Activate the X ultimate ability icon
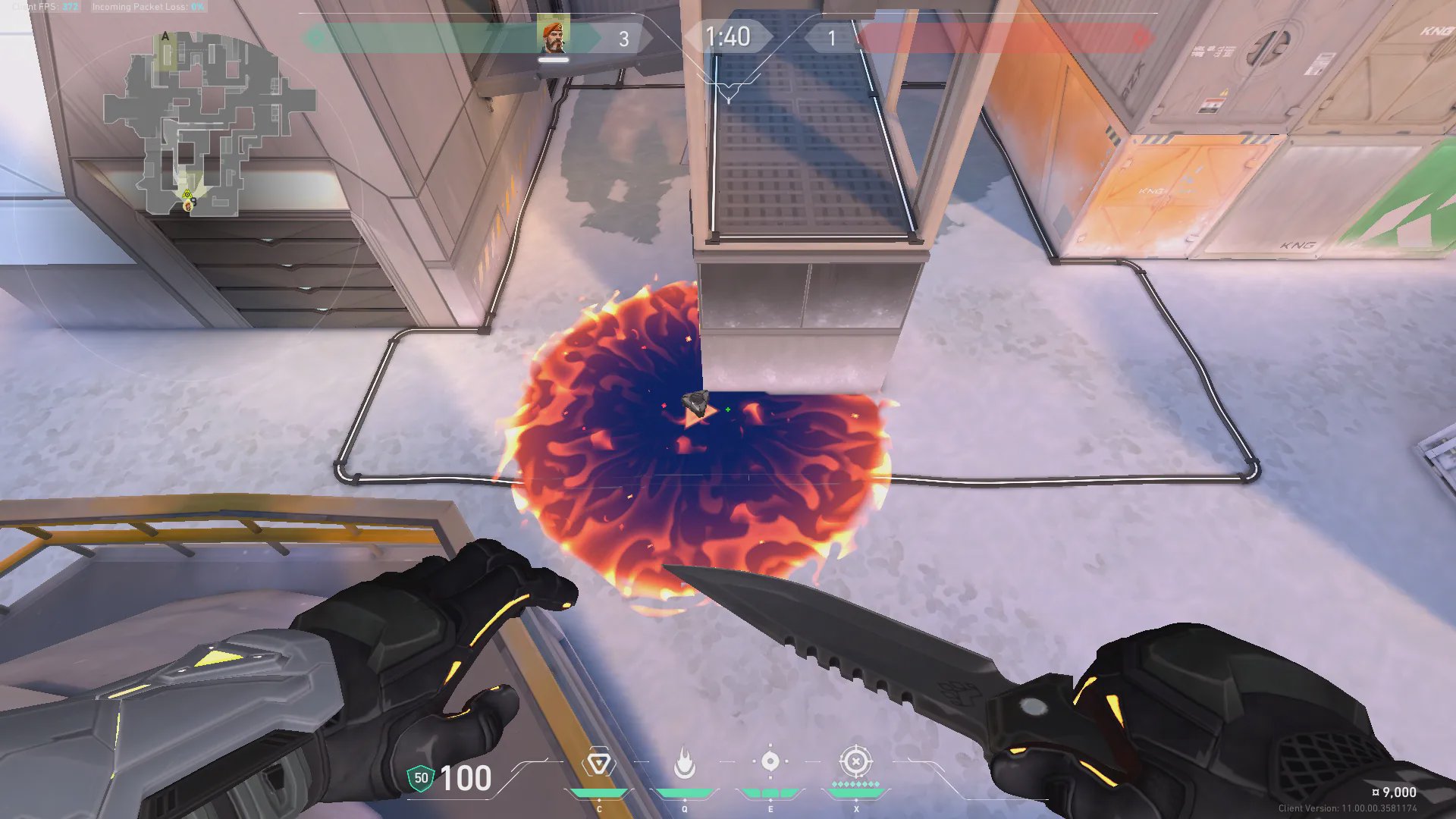Image resolution: width=1456 pixels, height=819 pixels. pyautogui.click(x=856, y=761)
